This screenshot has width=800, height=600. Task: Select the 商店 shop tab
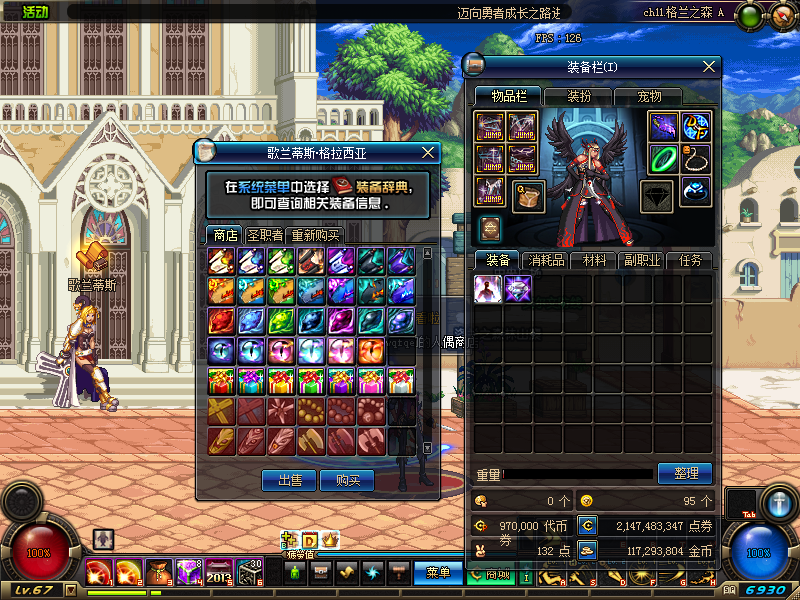tap(223, 236)
